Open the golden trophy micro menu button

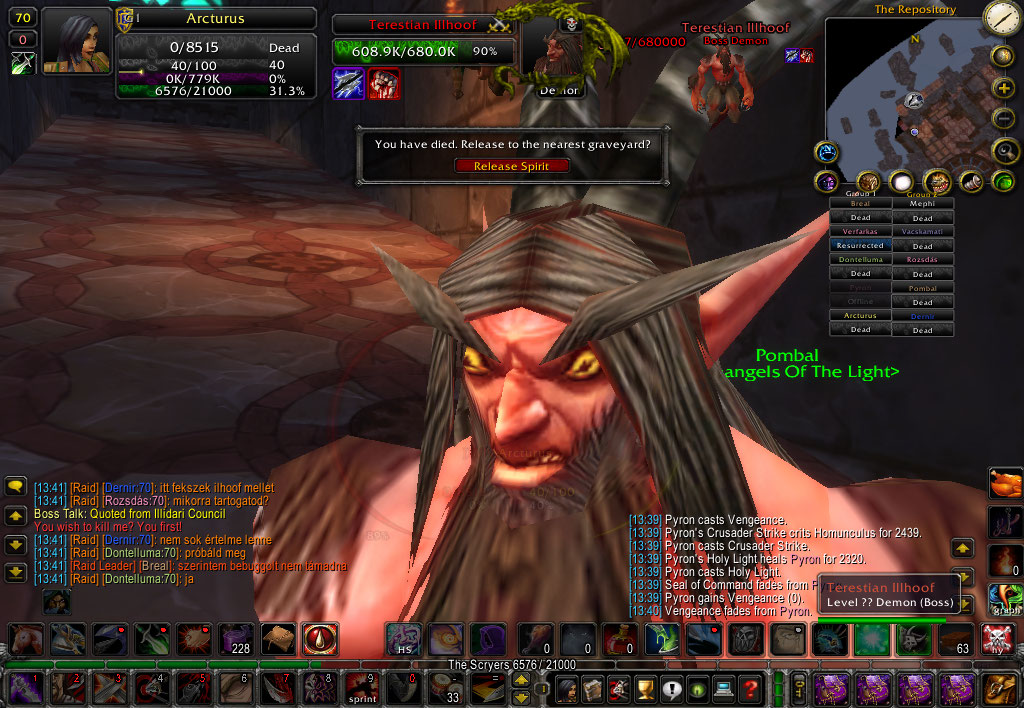tap(645, 689)
